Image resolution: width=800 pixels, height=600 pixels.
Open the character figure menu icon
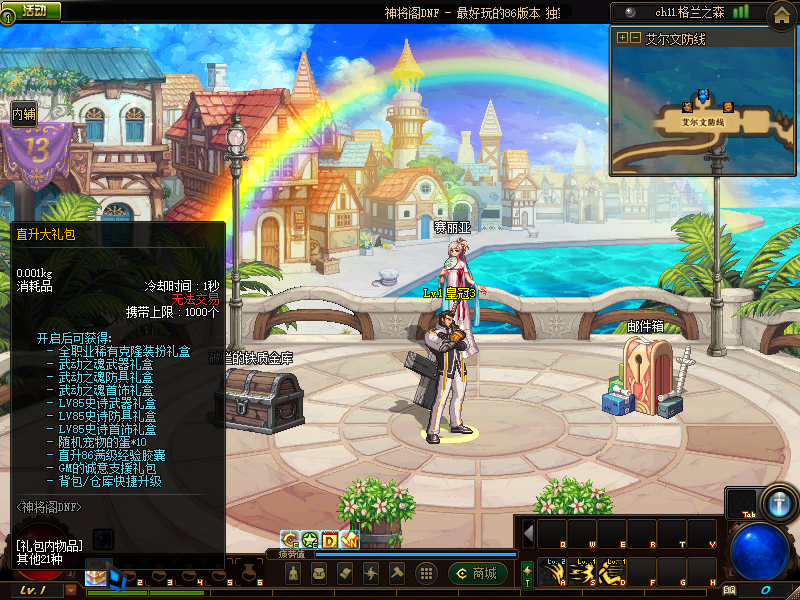293,573
